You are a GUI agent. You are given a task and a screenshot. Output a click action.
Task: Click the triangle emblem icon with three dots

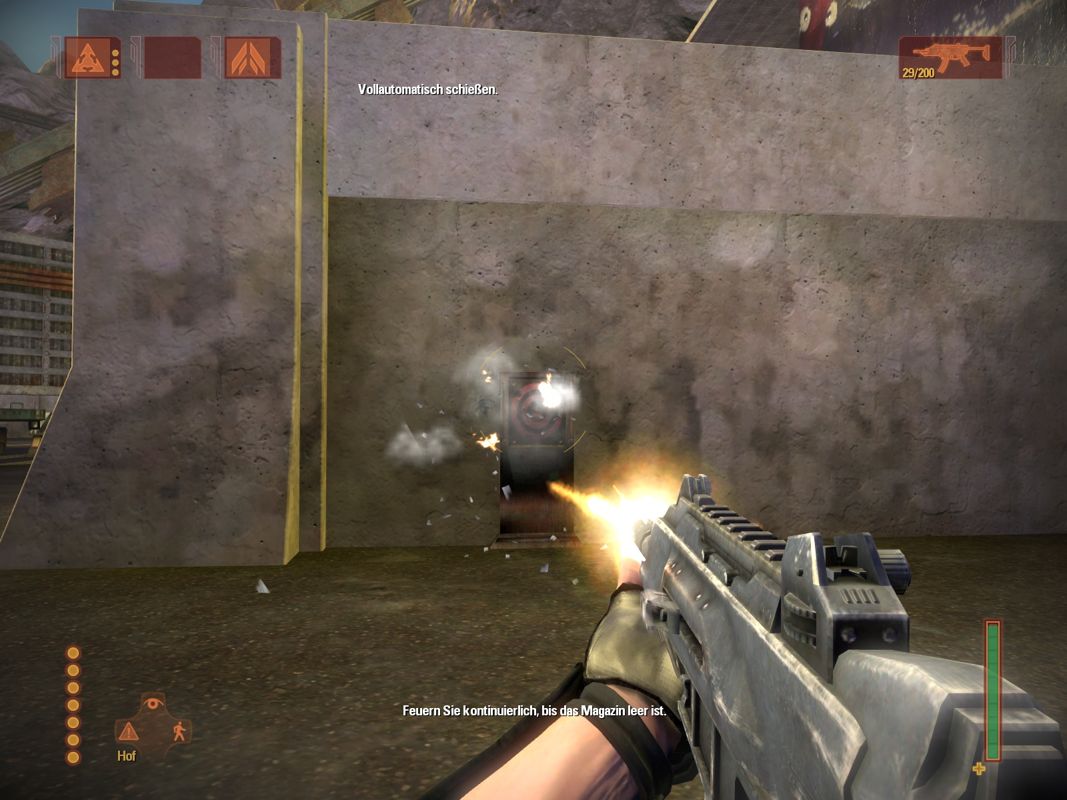click(86, 58)
